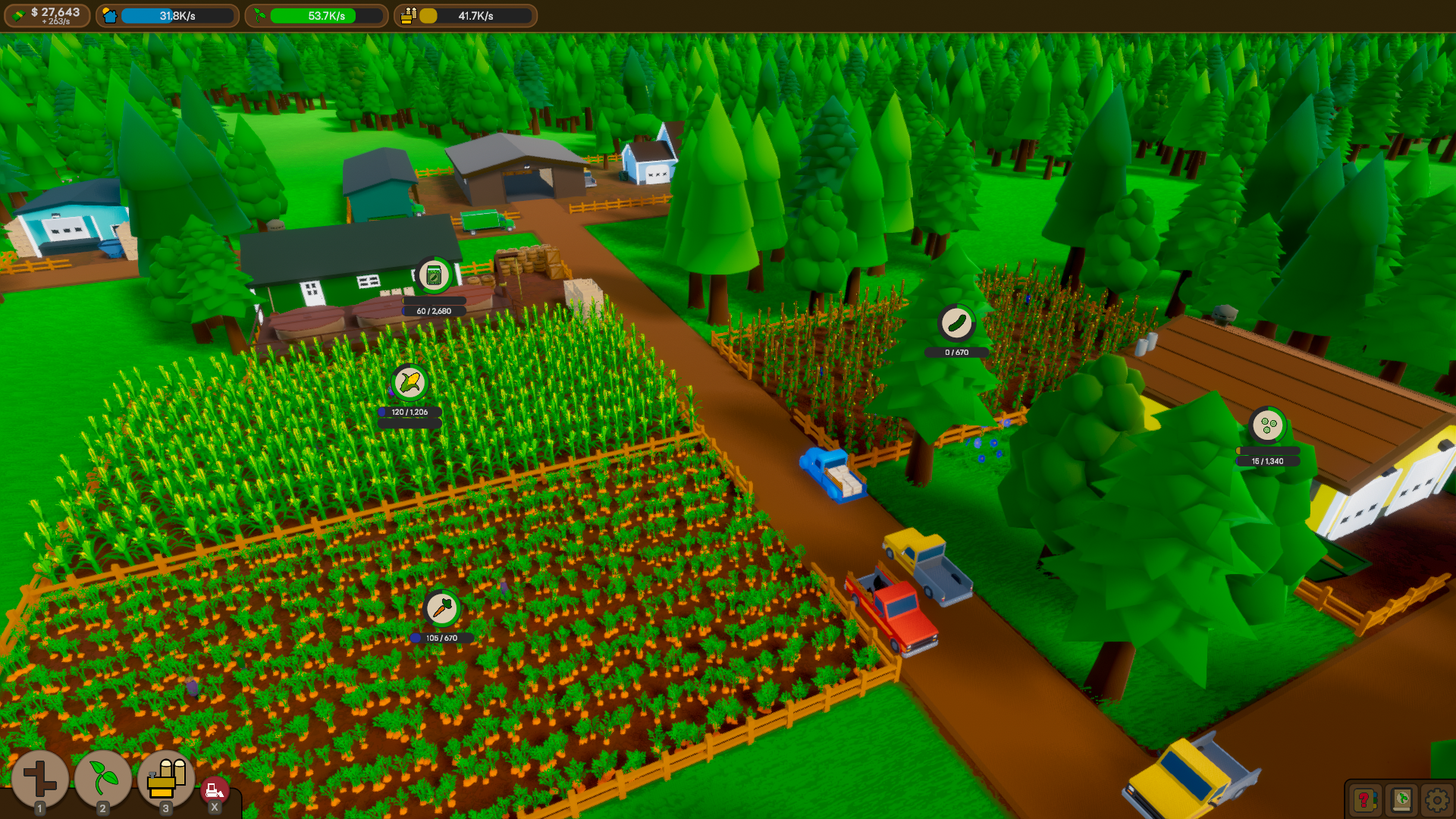Toggle bulldozer demolish mode with the X button
Screen dimensions: 1456x819
tap(215, 789)
